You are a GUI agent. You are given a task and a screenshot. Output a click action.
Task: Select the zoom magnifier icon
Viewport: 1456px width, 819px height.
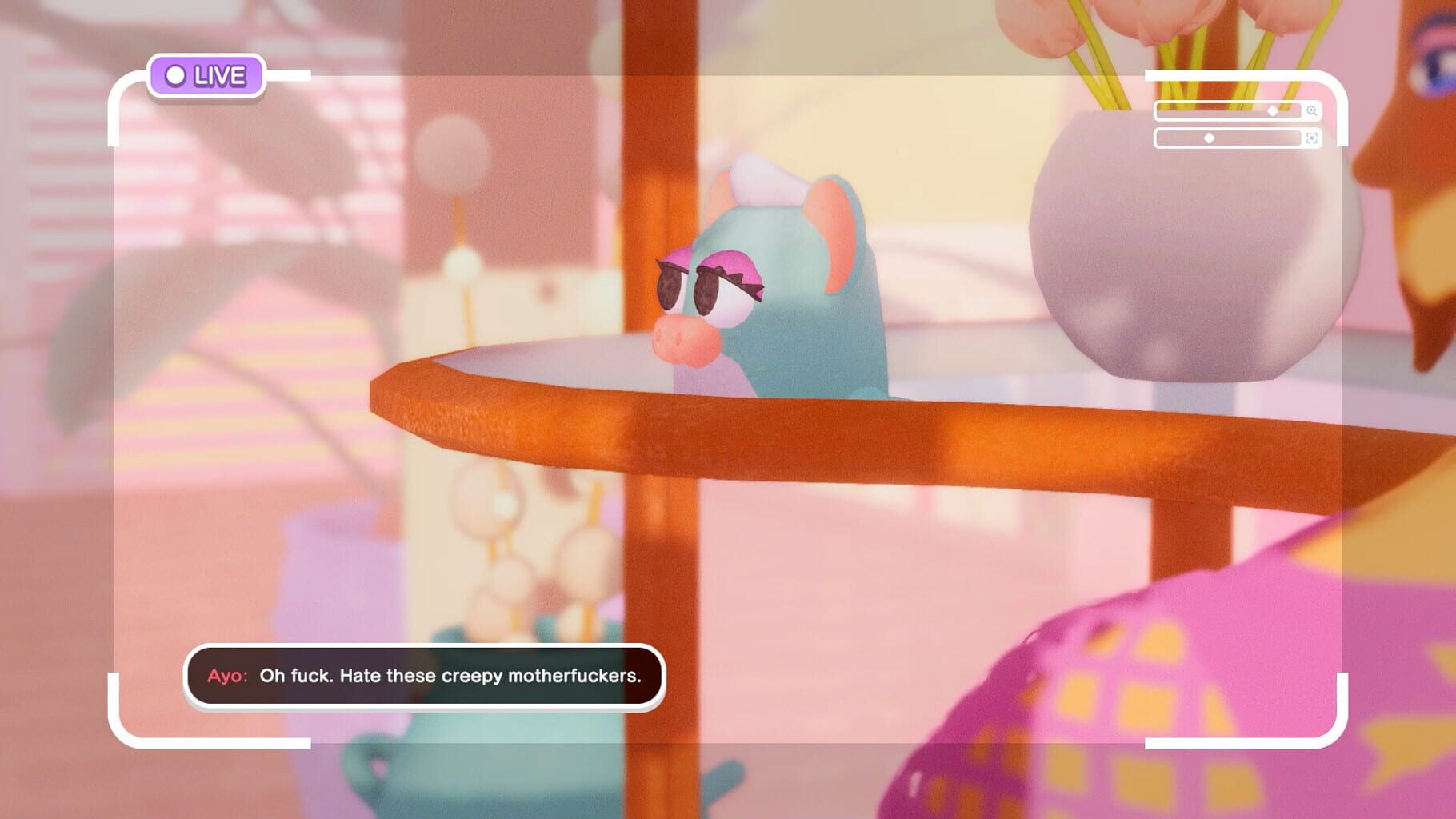[x=1312, y=111]
